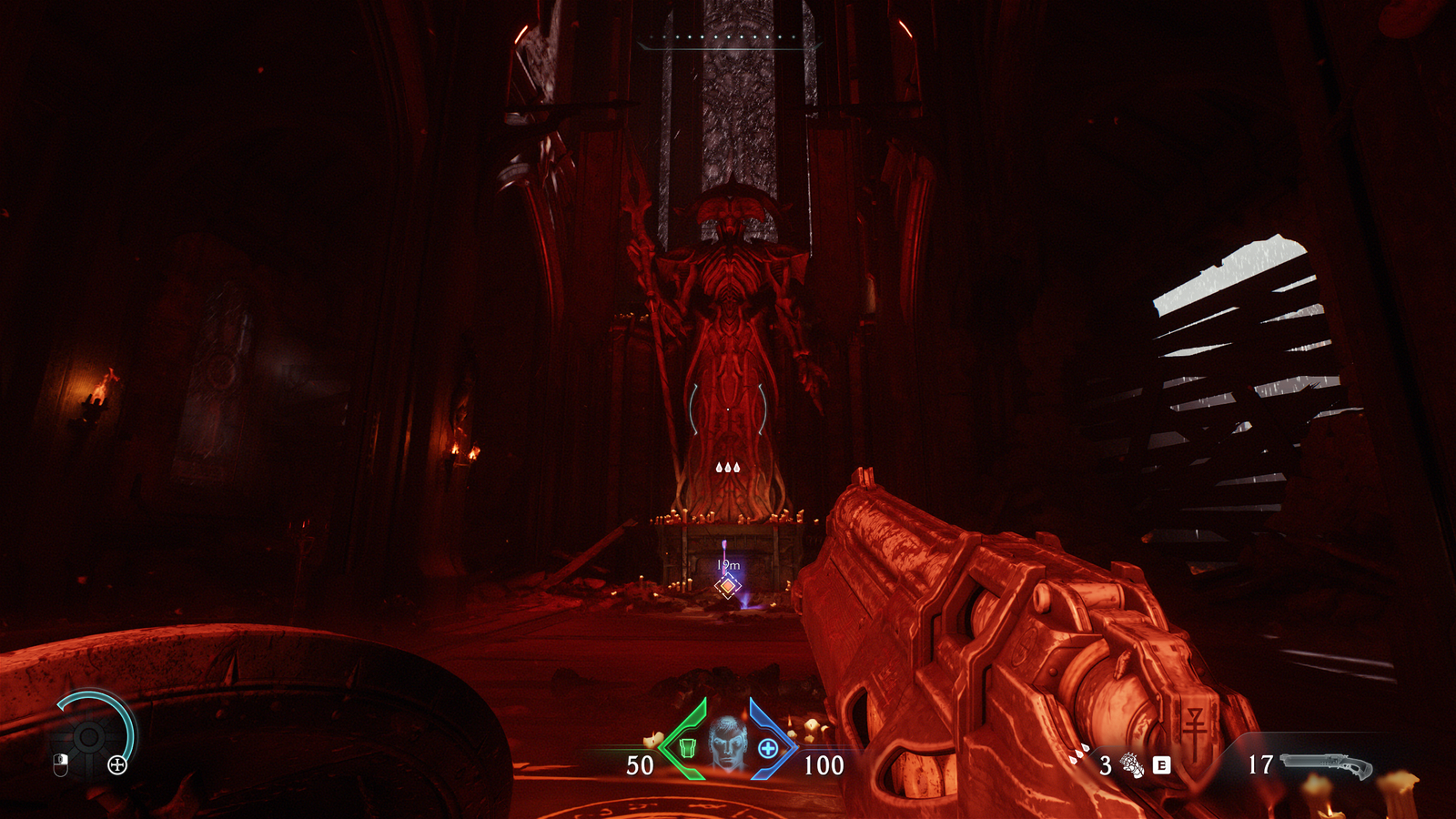This screenshot has width=1456, height=819.
Task: Click the Slayer face portrait
Action: coord(727,743)
